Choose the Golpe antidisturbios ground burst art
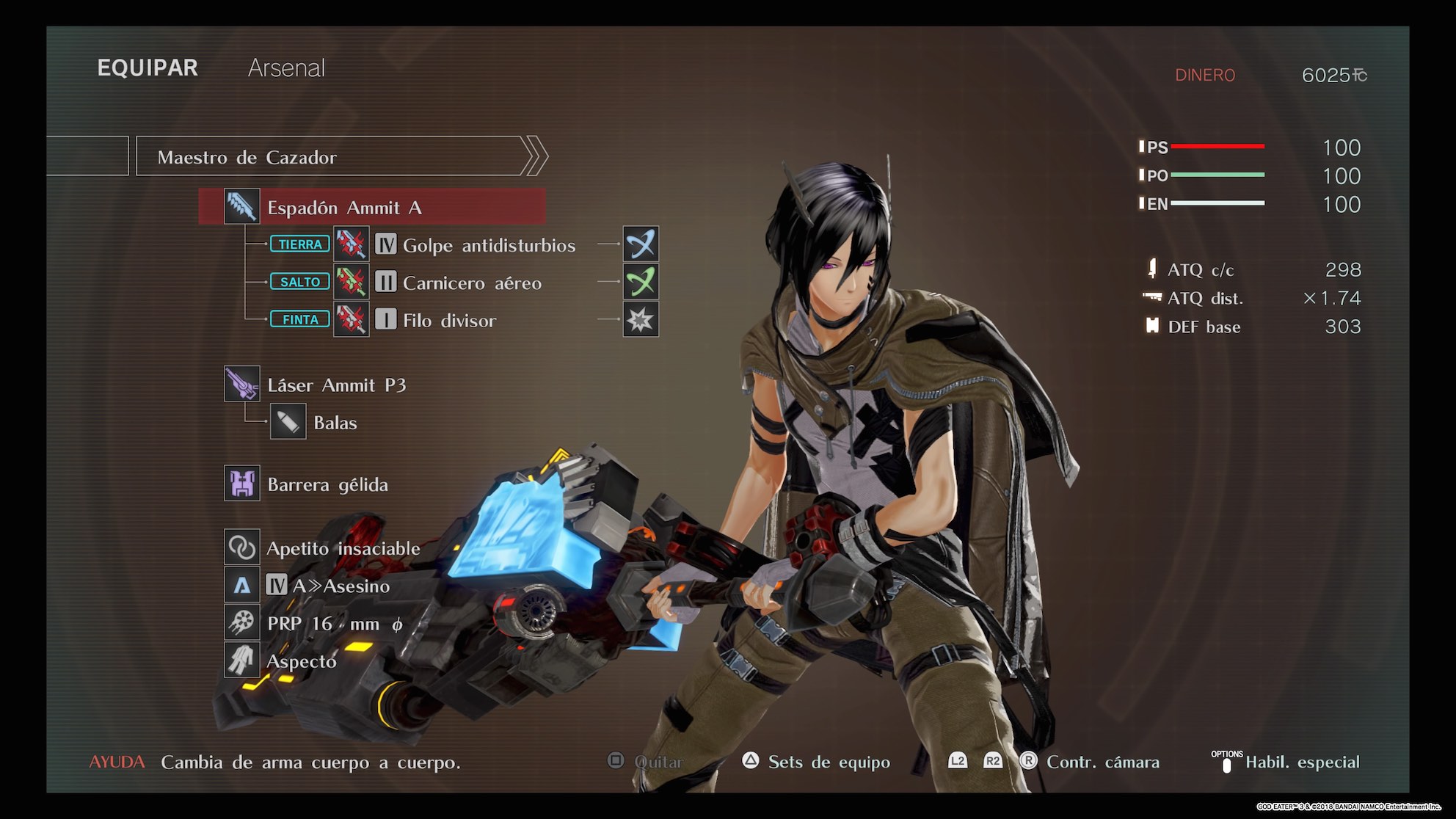This screenshot has height=819, width=1456. [488, 245]
